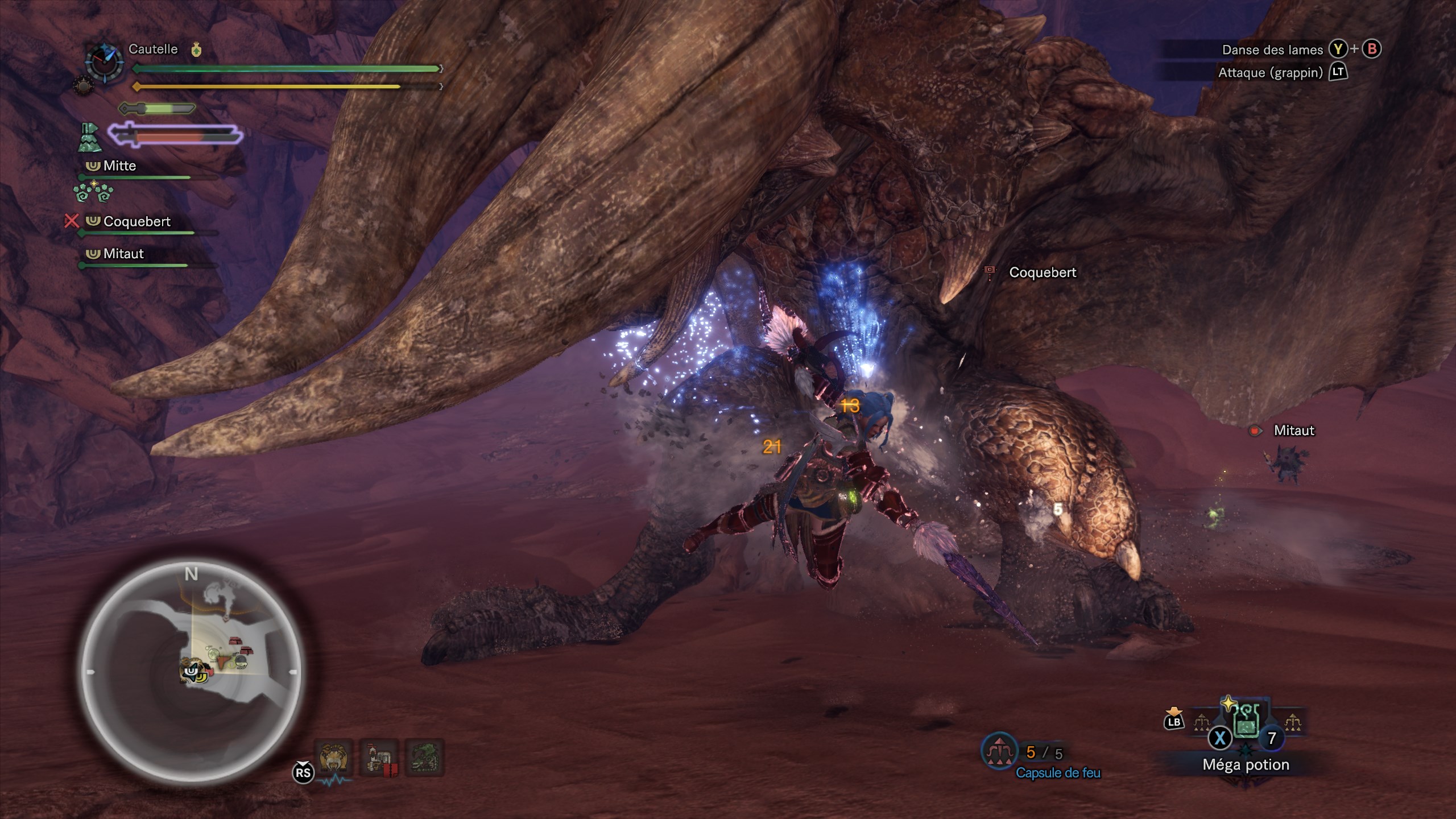
Task: Select party member Coquebert in the list
Action: pyautogui.click(x=136, y=222)
